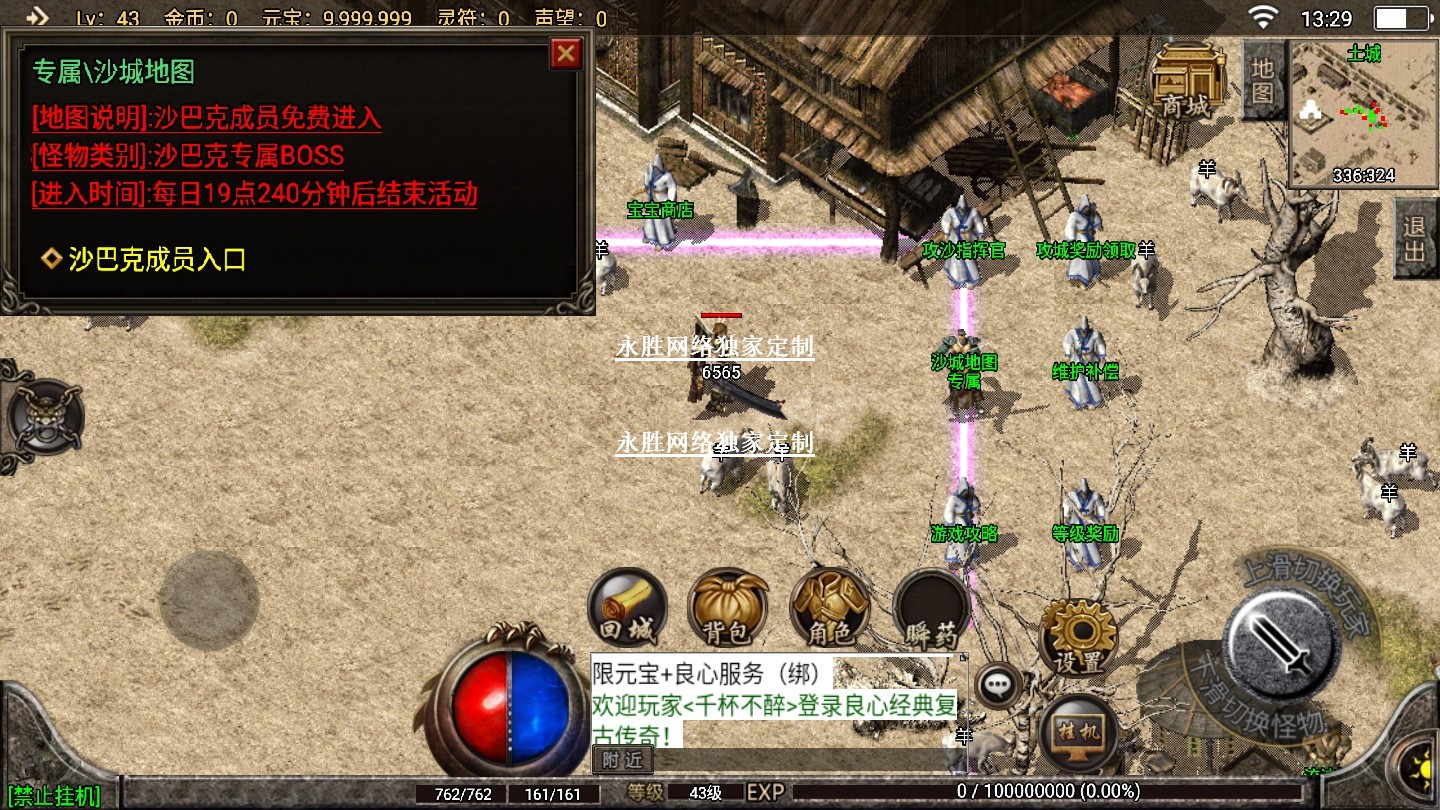Click the chat message box

(x=774, y=703)
